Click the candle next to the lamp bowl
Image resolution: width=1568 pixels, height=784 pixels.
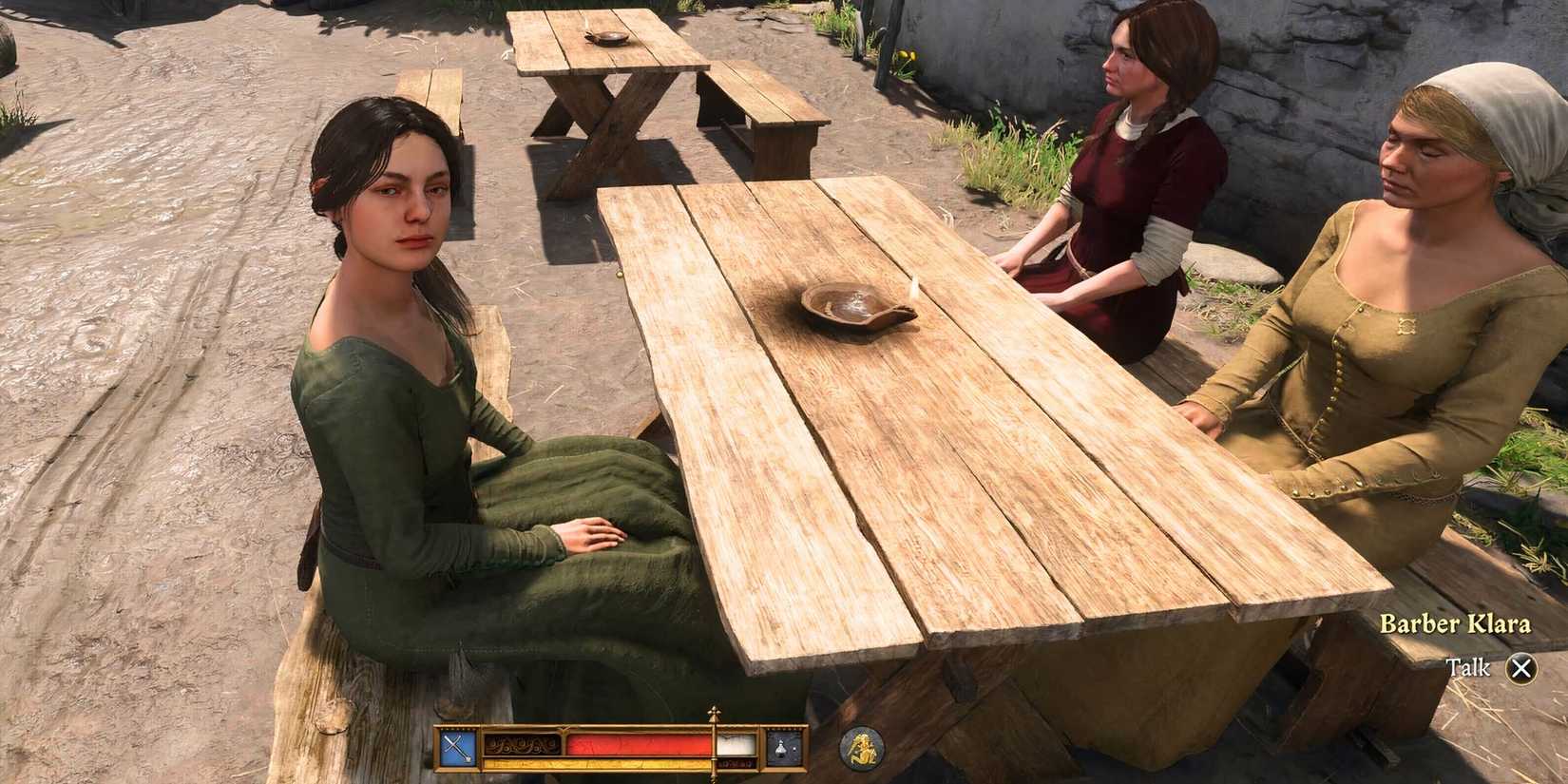click(x=914, y=290)
